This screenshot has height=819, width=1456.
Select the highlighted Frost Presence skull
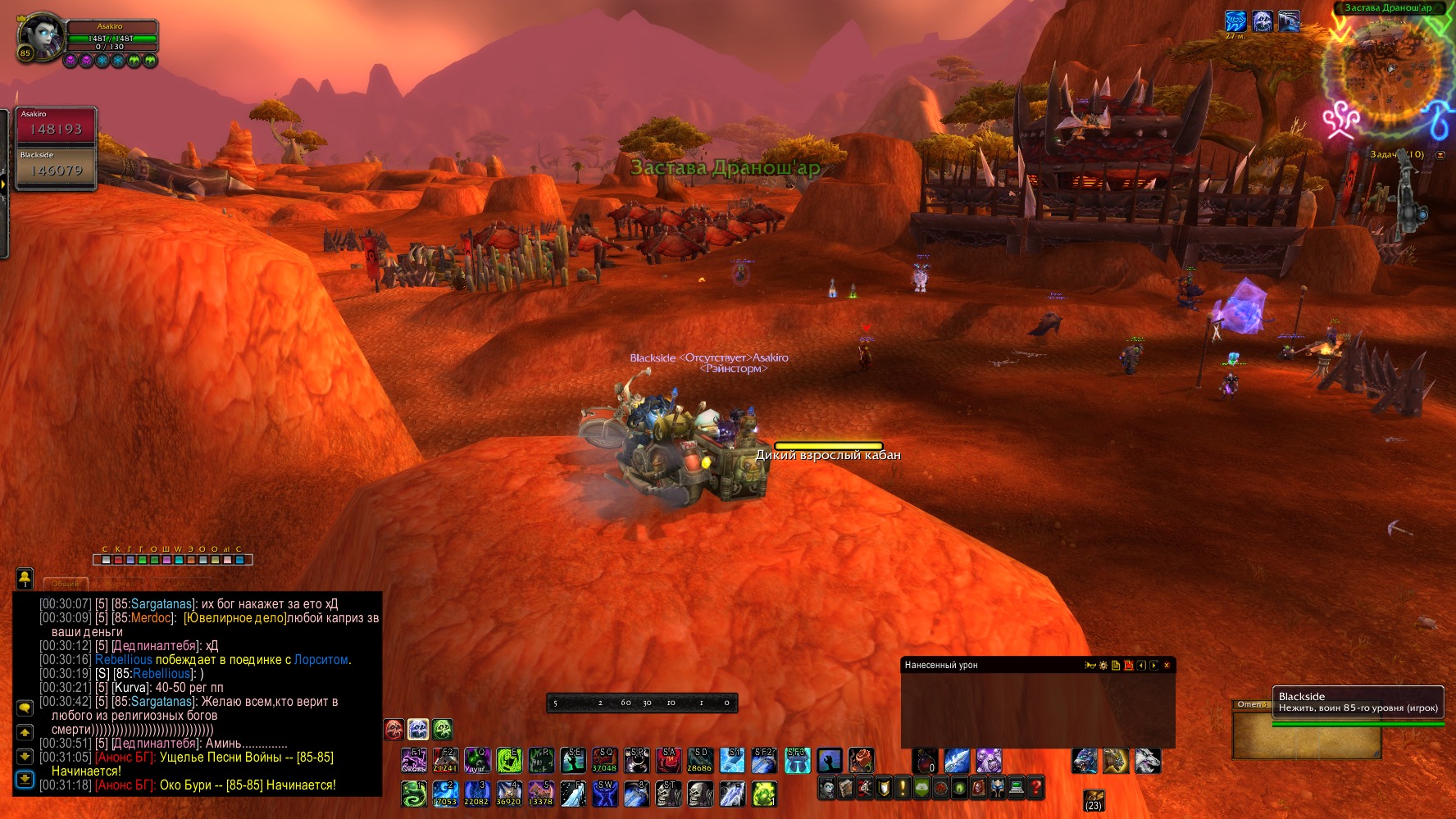pyautogui.click(x=418, y=729)
